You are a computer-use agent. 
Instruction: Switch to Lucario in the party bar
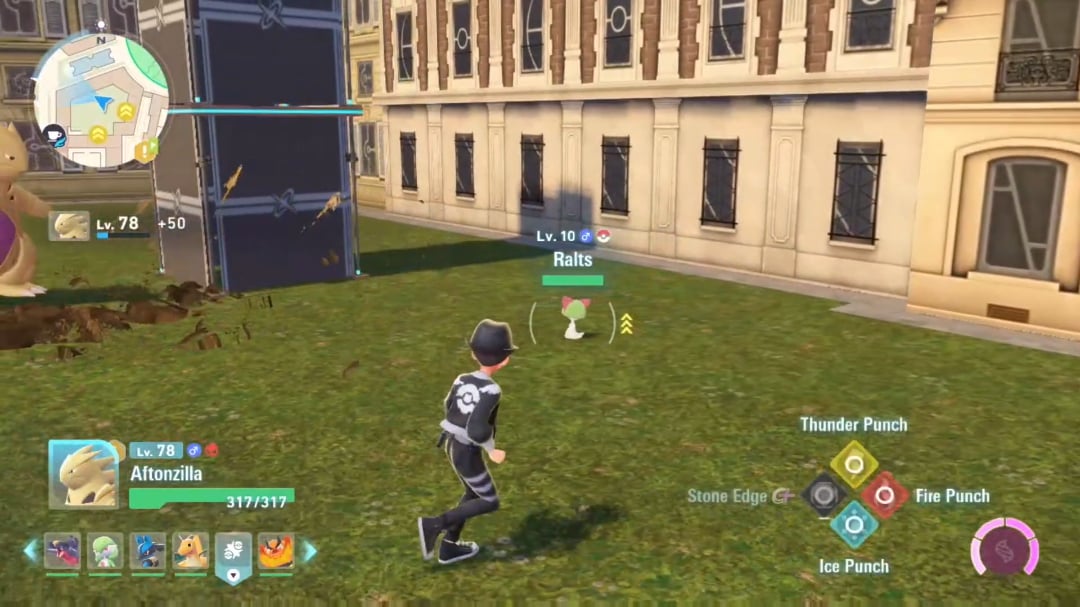pyautogui.click(x=148, y=551)
